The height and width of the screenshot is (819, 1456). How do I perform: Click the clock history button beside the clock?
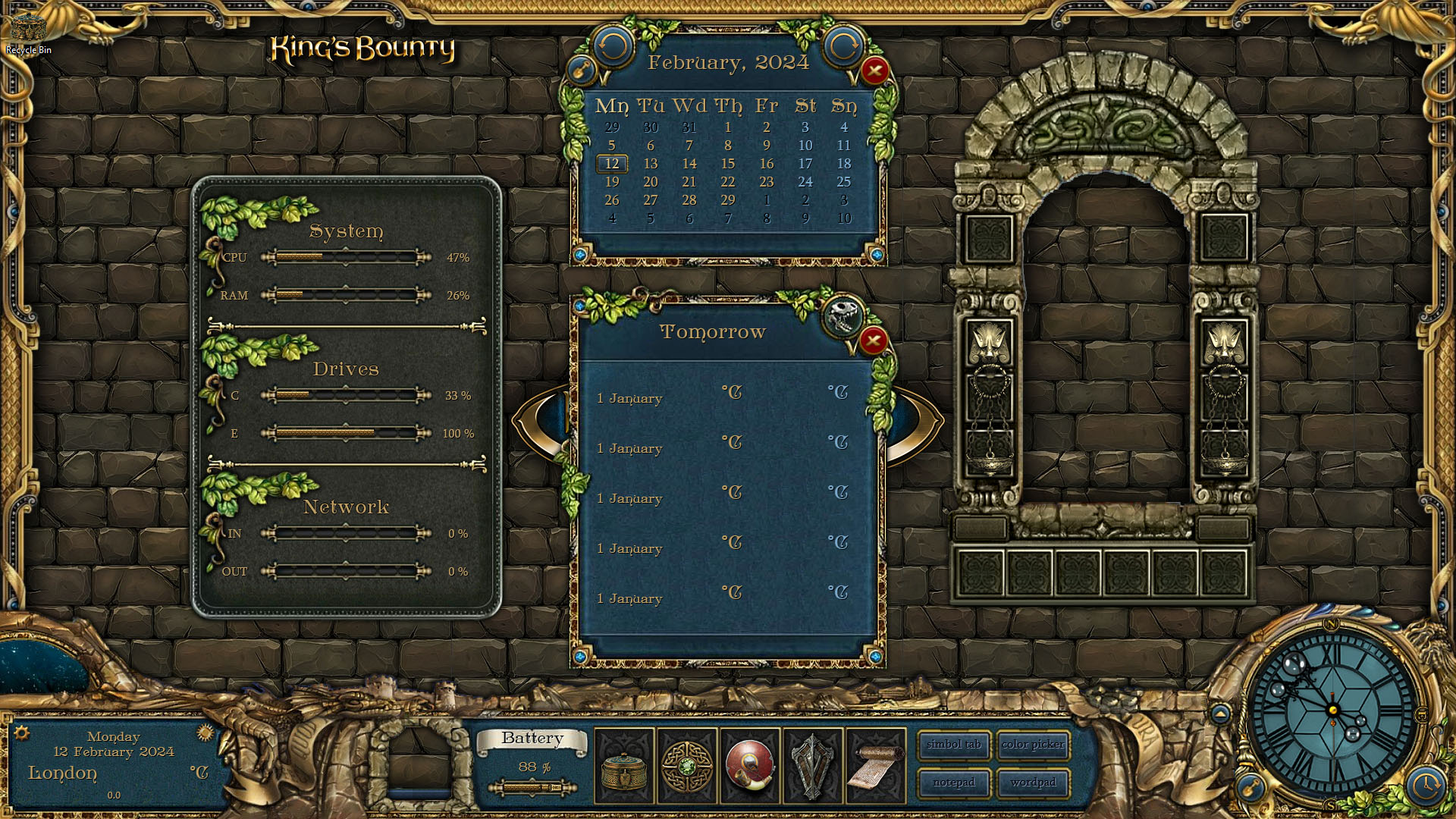click(1426, 785)
